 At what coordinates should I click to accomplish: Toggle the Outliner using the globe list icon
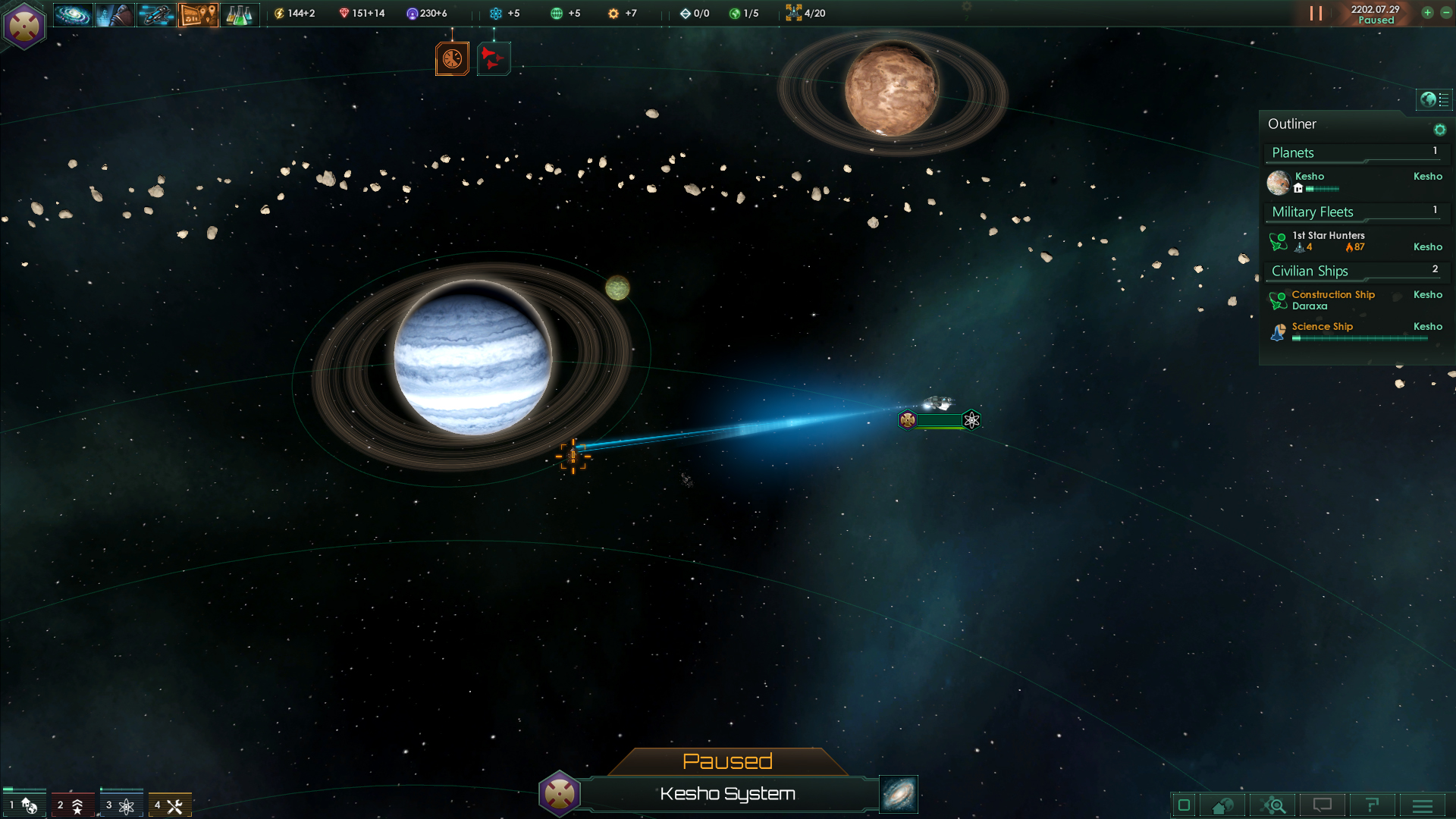pos(1434,99)
